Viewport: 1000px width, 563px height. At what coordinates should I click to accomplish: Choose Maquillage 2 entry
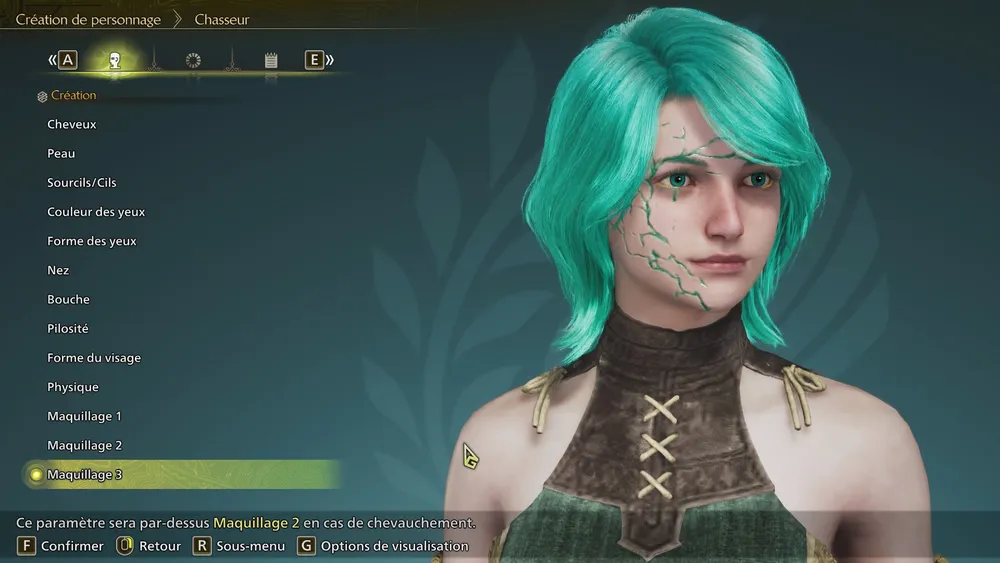(x=84, y=445)
